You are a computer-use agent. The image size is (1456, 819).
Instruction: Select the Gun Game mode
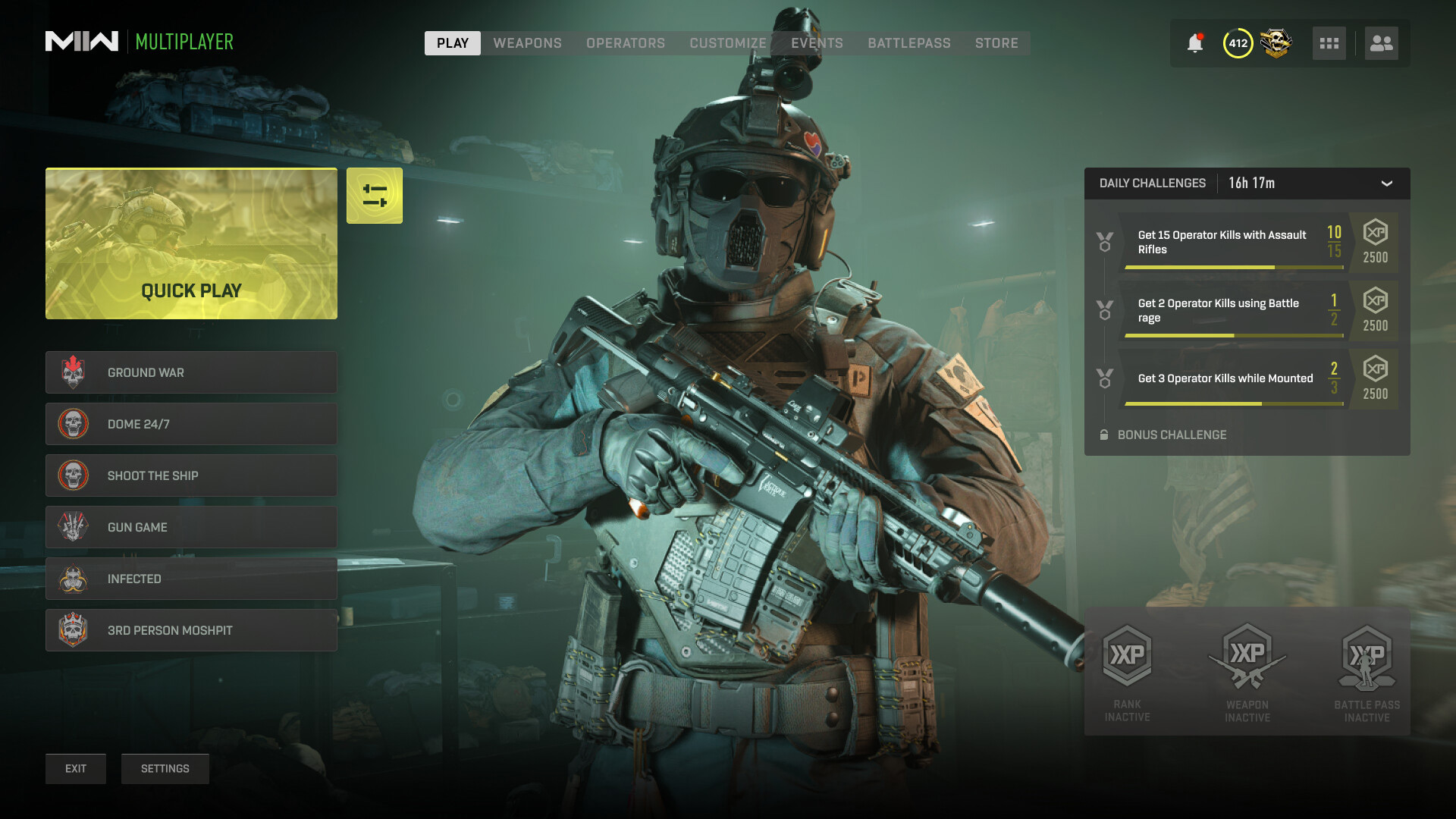(191, 527)
